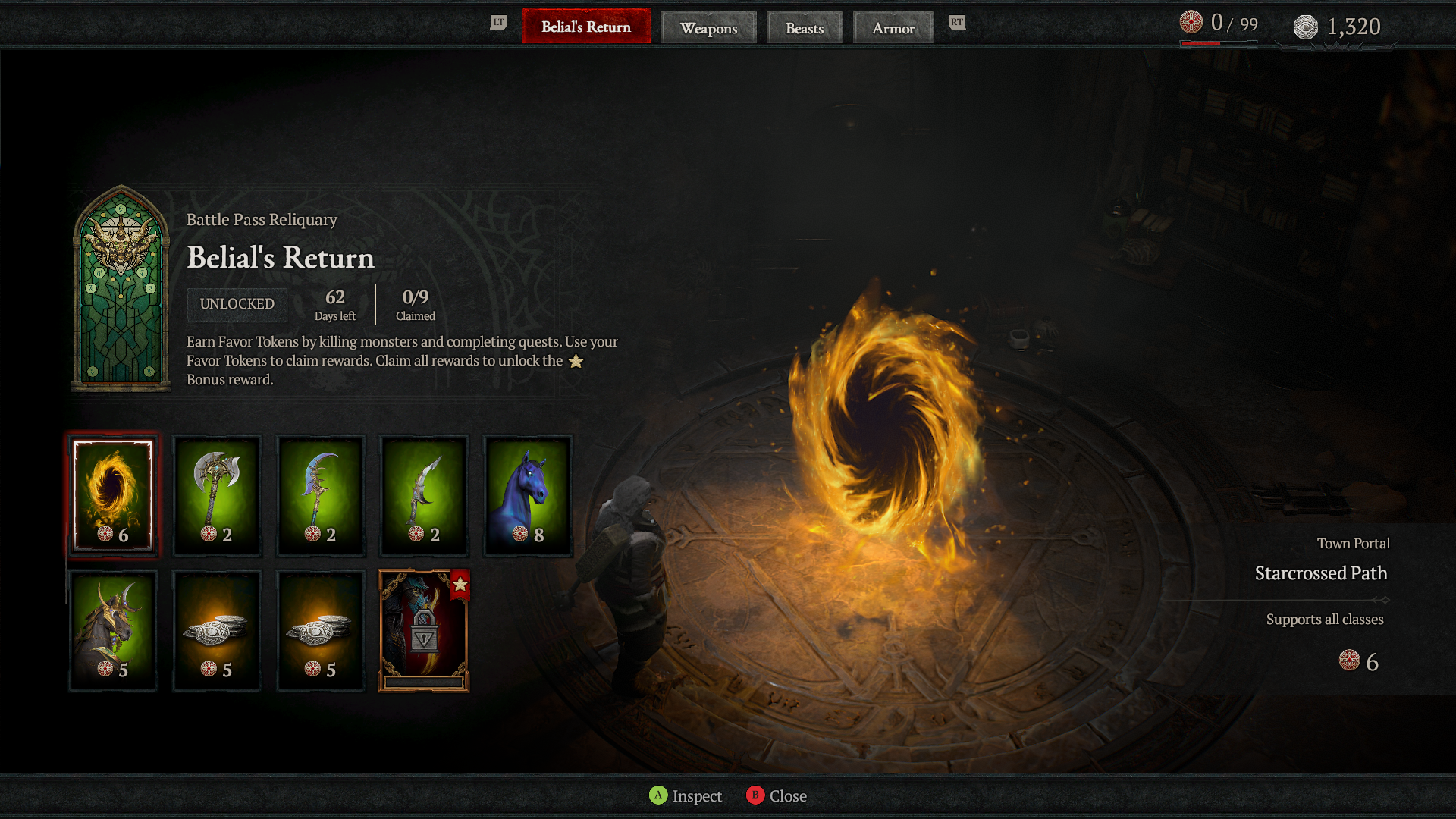Close the Battle Pass Reliquary screen
The width and height of the screenshot is (1456, 819).
[777, 795]
